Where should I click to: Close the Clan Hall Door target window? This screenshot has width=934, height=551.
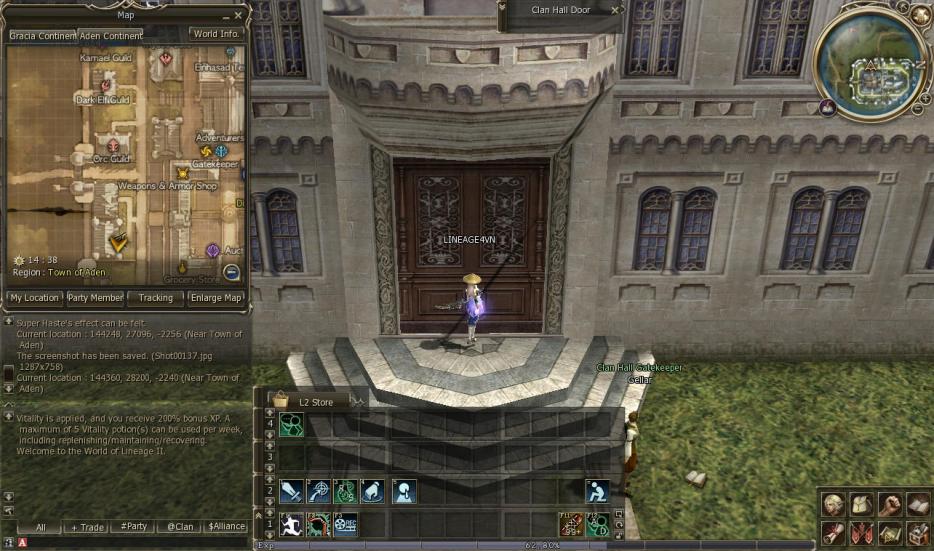point(615,10)
